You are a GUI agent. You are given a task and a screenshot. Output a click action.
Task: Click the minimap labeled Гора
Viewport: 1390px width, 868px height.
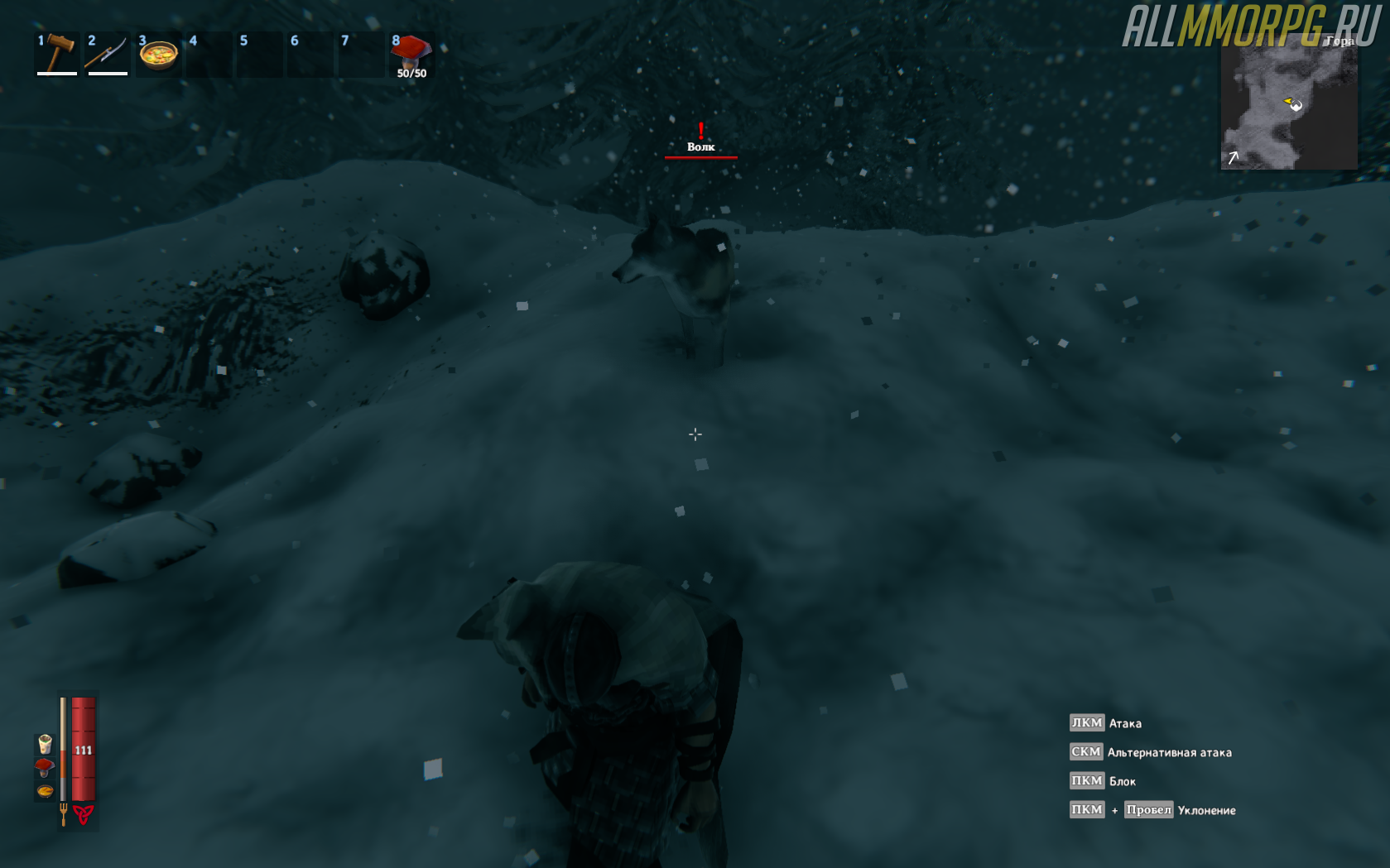click(x=1288, y=105)
